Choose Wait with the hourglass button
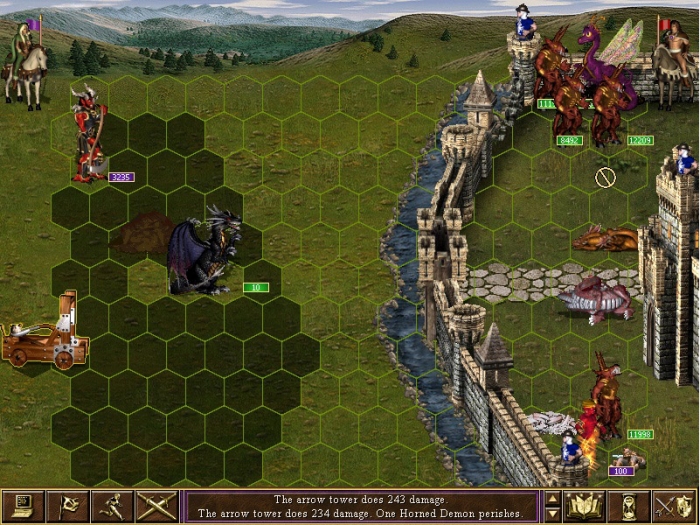 point(628,506)
